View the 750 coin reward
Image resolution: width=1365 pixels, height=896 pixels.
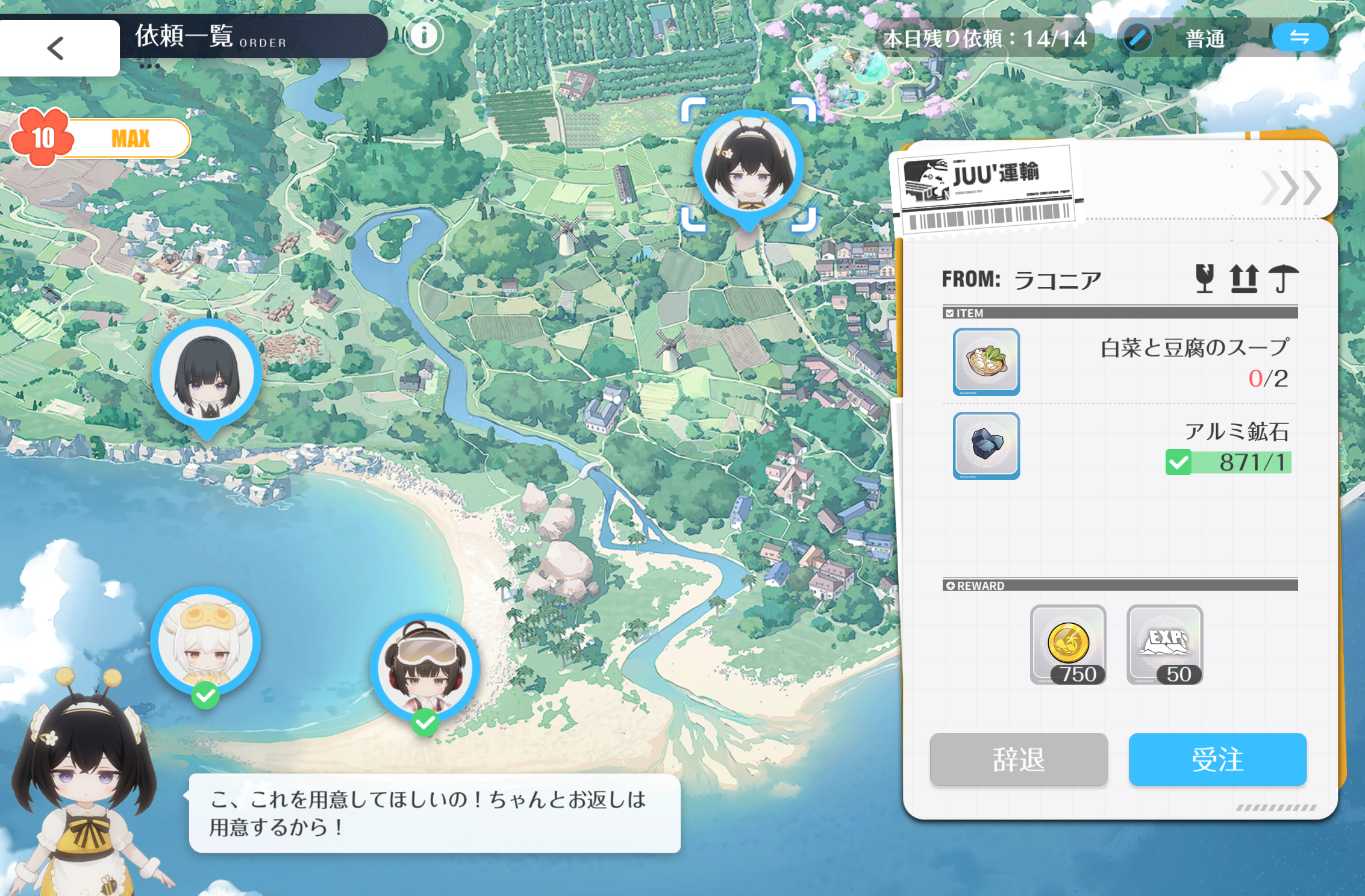1068,644
